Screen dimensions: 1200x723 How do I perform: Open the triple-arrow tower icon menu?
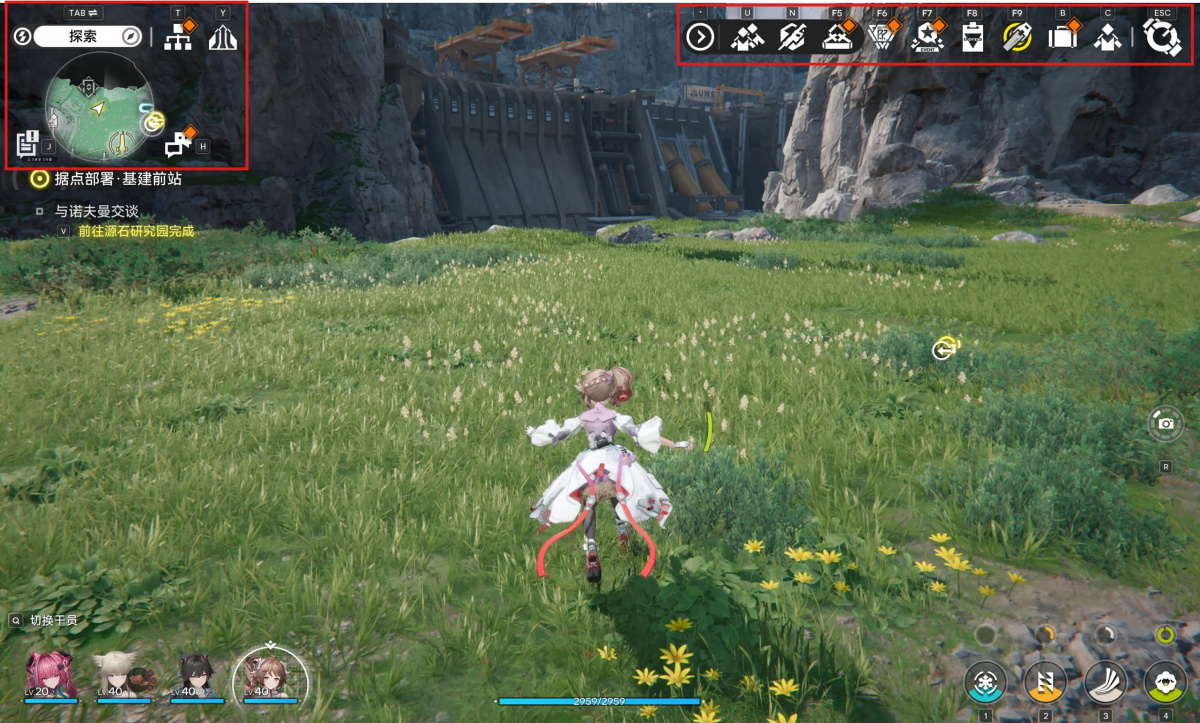[x=222, y=38]
